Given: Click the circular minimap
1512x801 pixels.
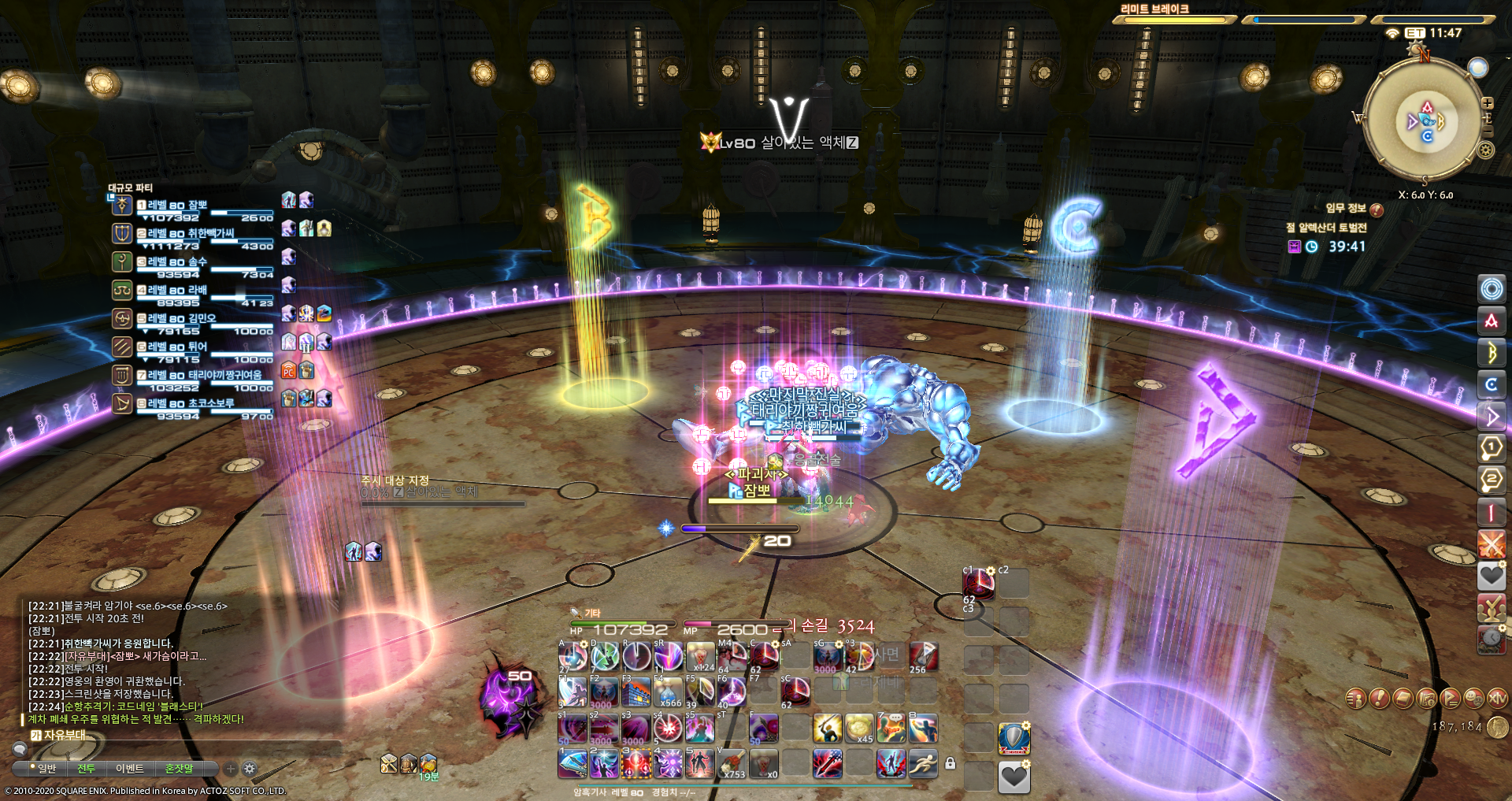Looking at the screenshot, I should (1425, 121).
